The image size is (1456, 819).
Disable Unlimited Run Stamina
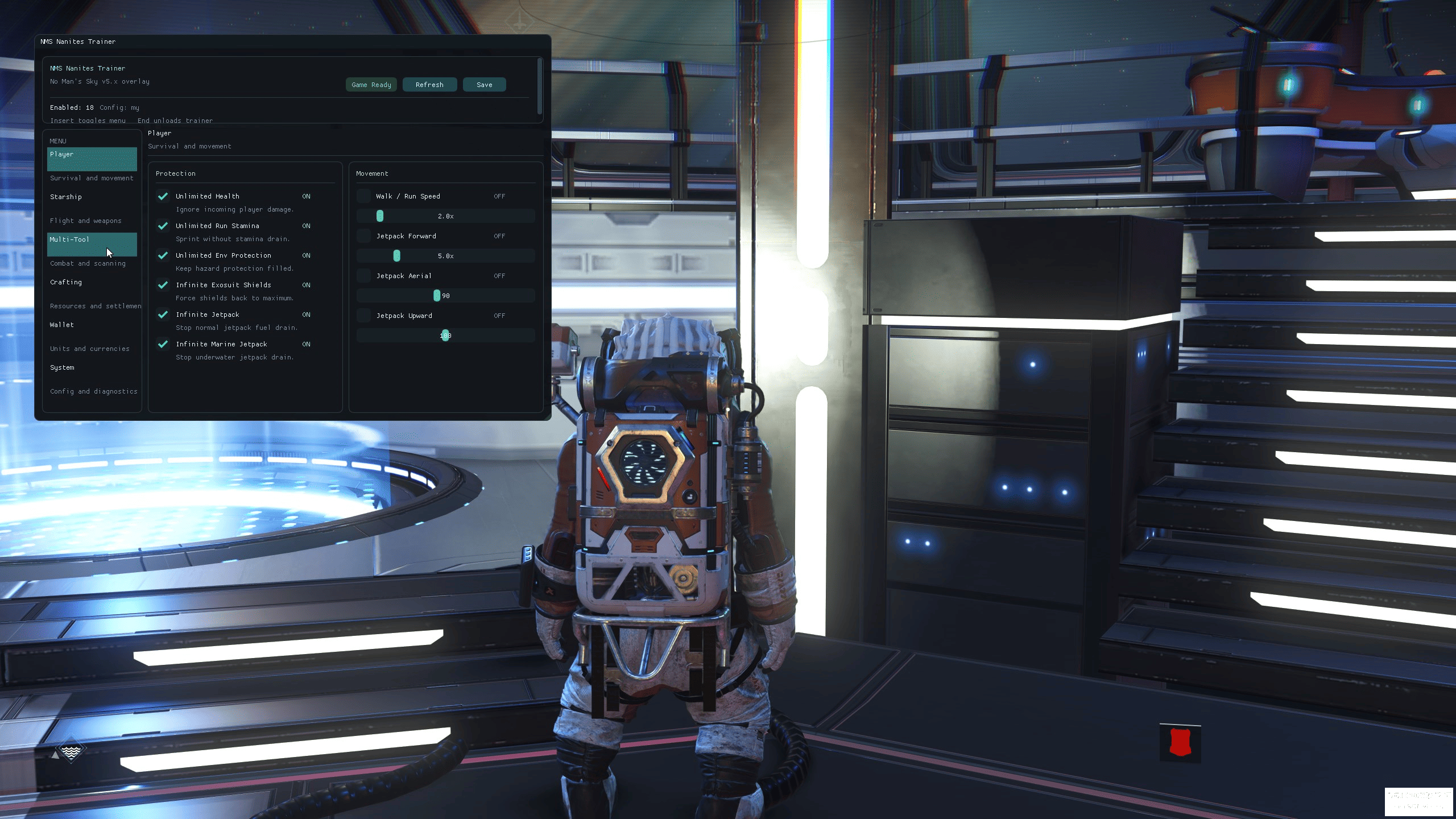coord(163,226)
